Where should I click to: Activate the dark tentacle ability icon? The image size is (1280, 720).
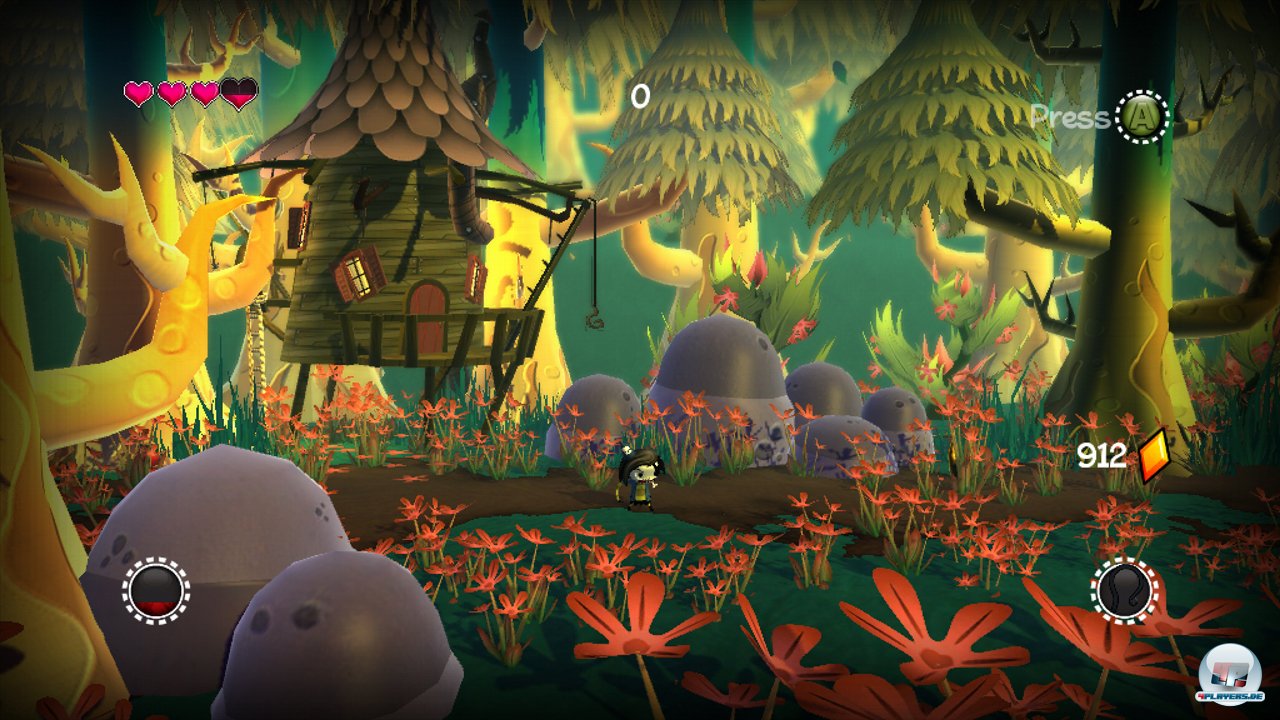[x=1123, y=590]
